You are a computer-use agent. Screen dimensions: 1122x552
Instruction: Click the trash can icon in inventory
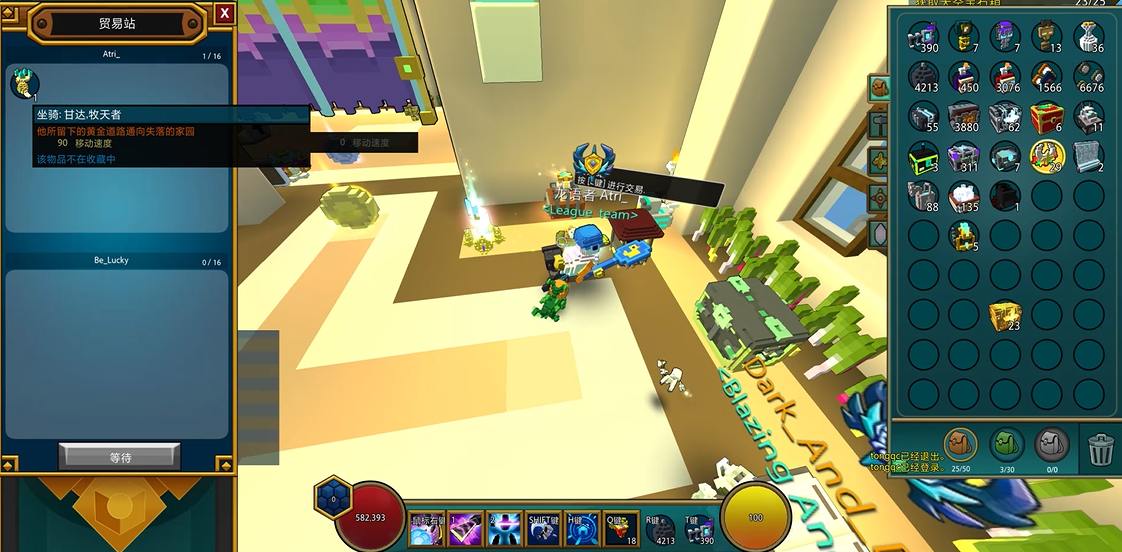1100,448
